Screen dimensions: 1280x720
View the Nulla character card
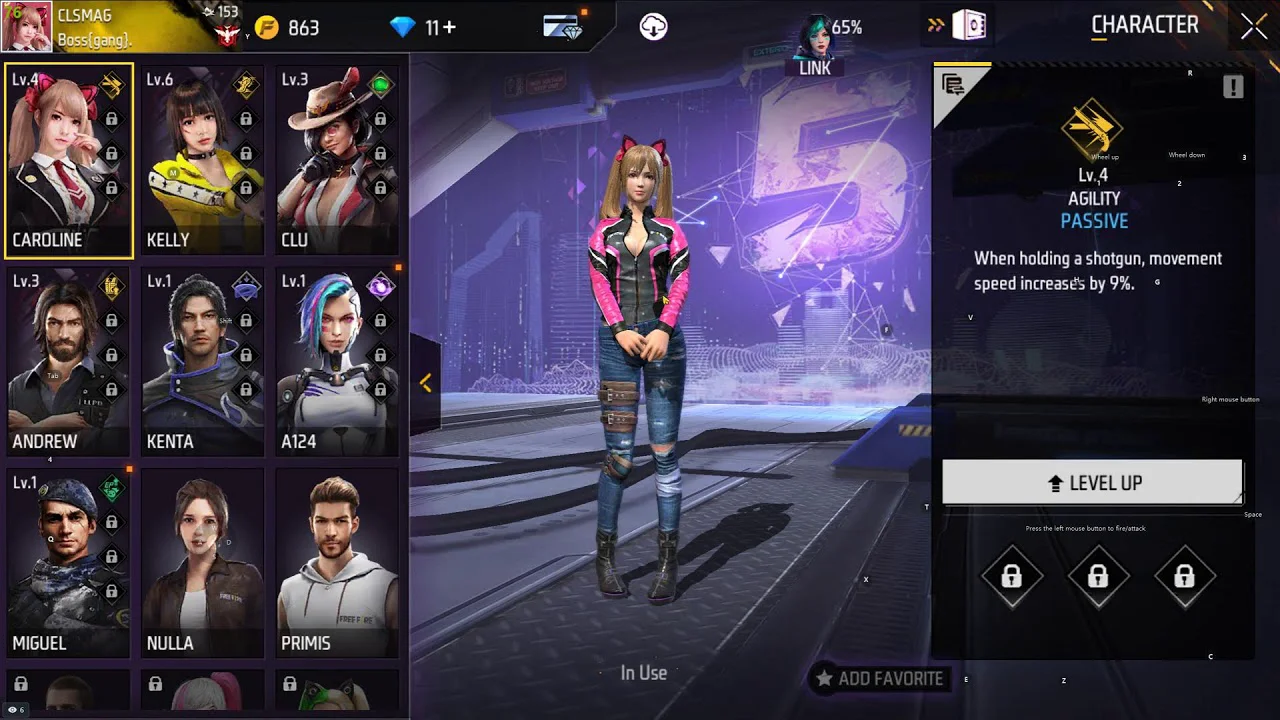point(202,562)
